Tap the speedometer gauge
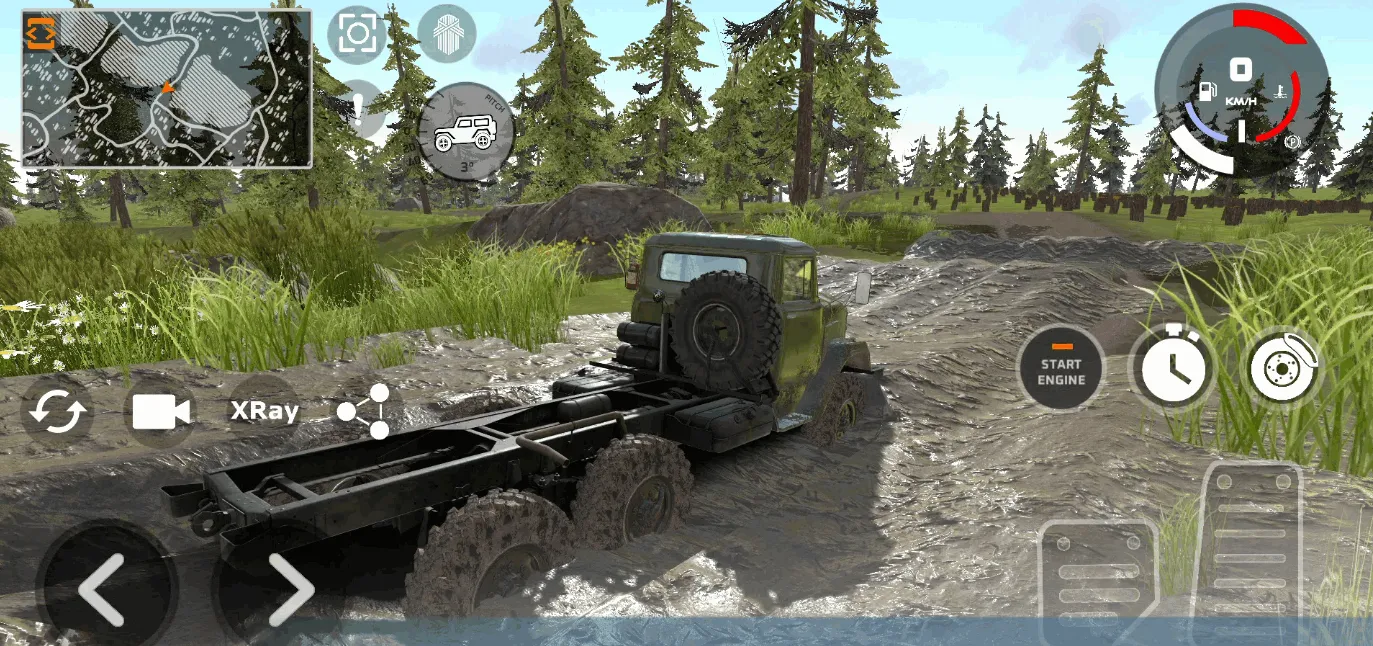The image size is (1373, 646). pyautogui.click(x=1242, y=90)
